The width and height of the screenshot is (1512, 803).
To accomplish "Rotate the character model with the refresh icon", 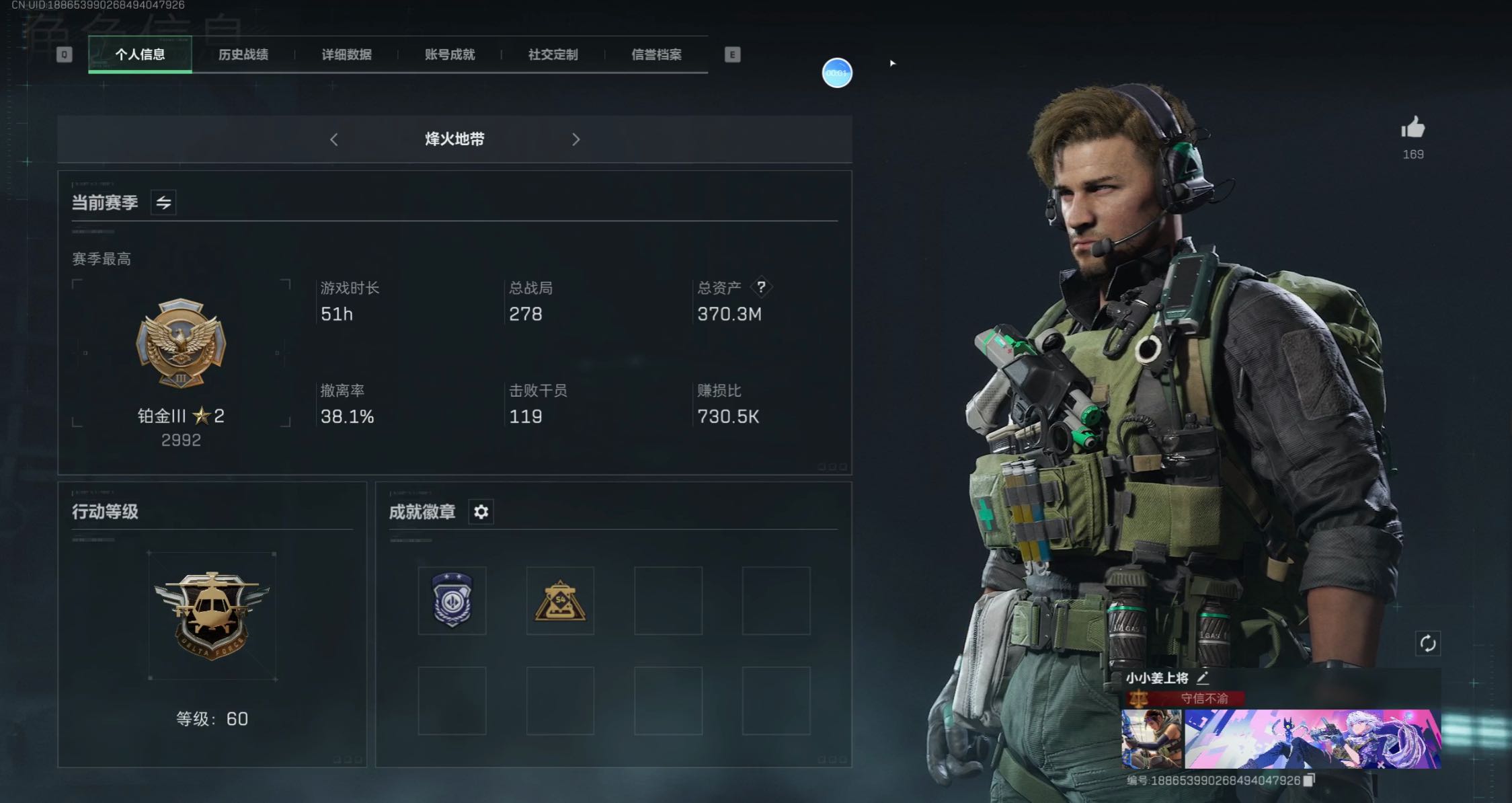I will point(1427,644).
